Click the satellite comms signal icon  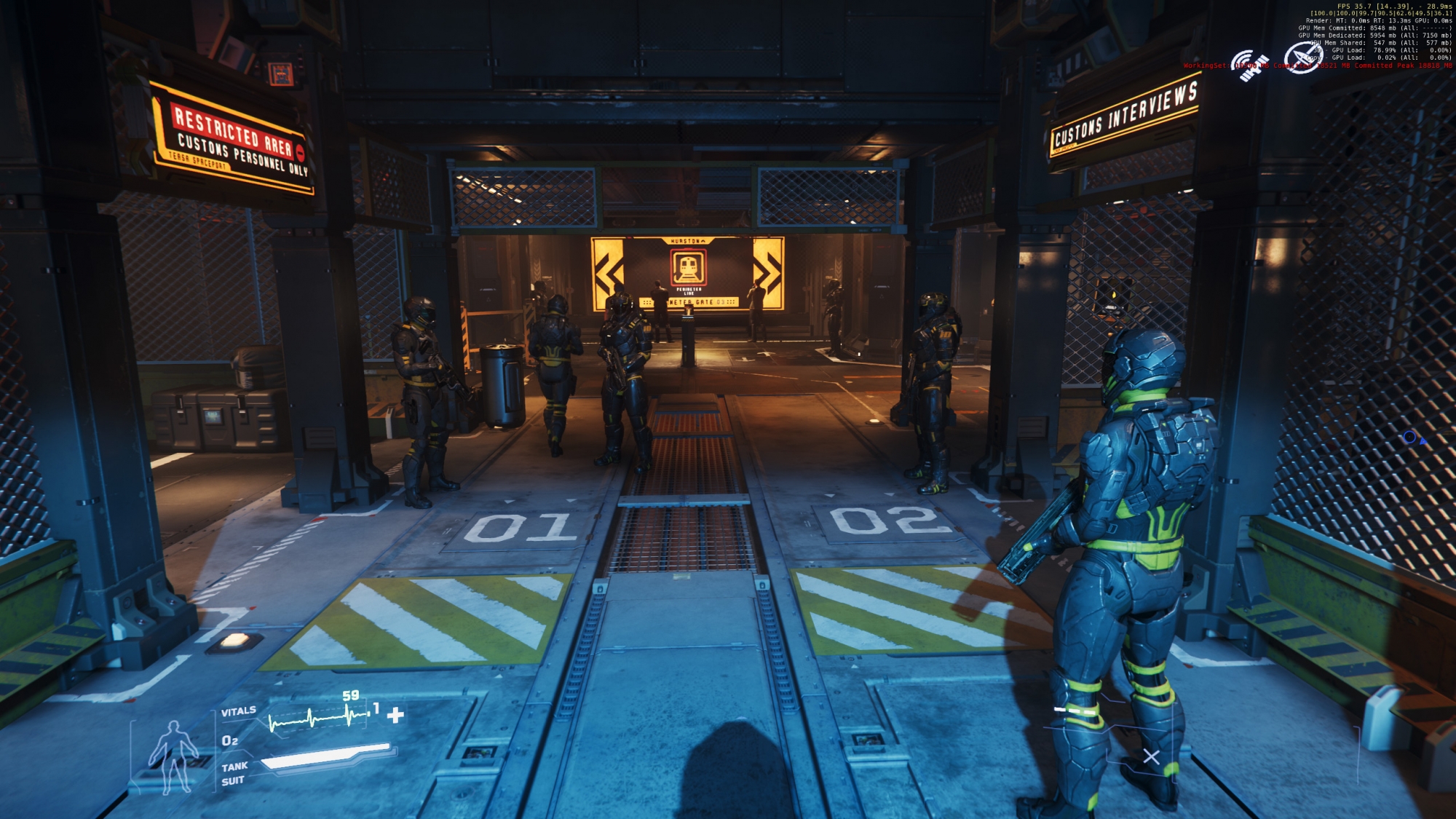click(1249, 66)
